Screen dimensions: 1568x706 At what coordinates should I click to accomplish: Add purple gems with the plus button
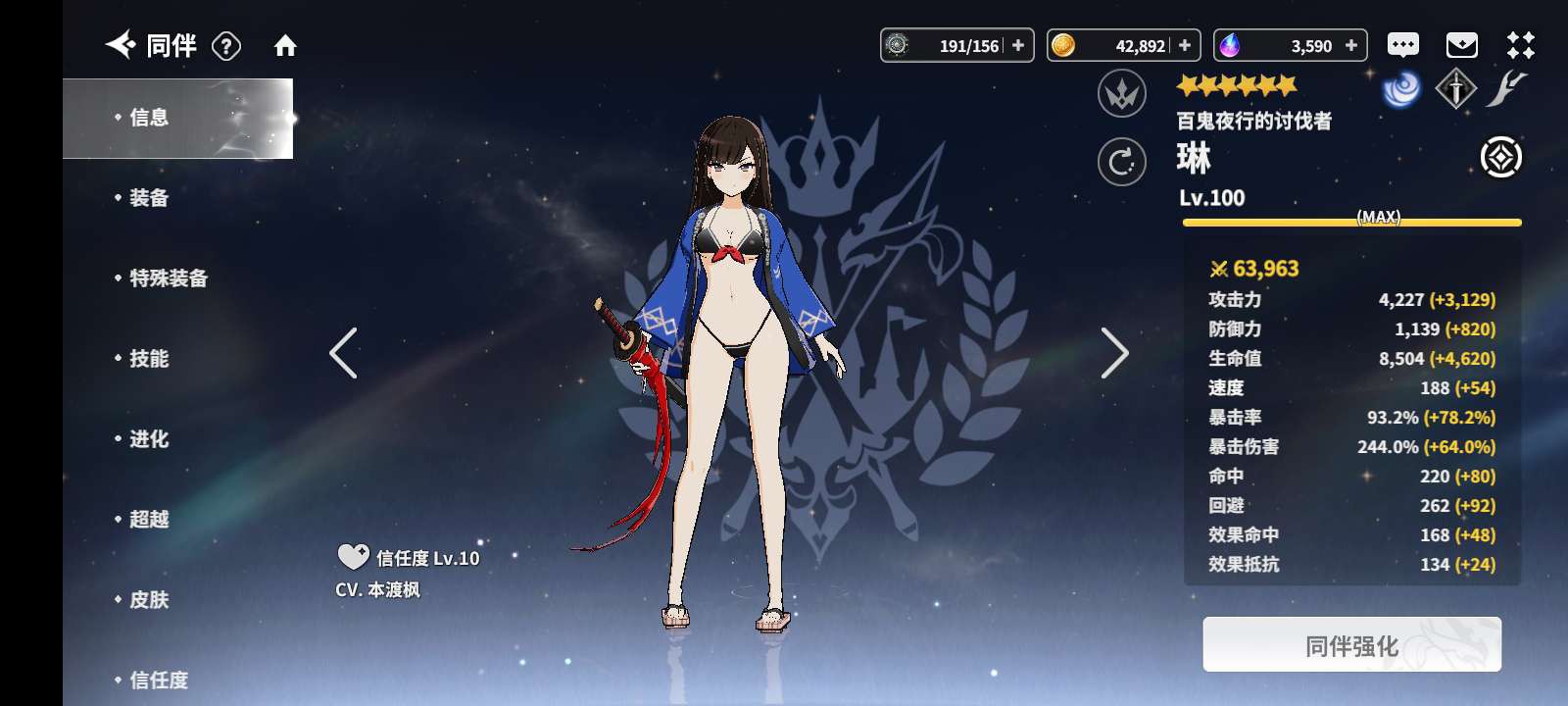1351,45
